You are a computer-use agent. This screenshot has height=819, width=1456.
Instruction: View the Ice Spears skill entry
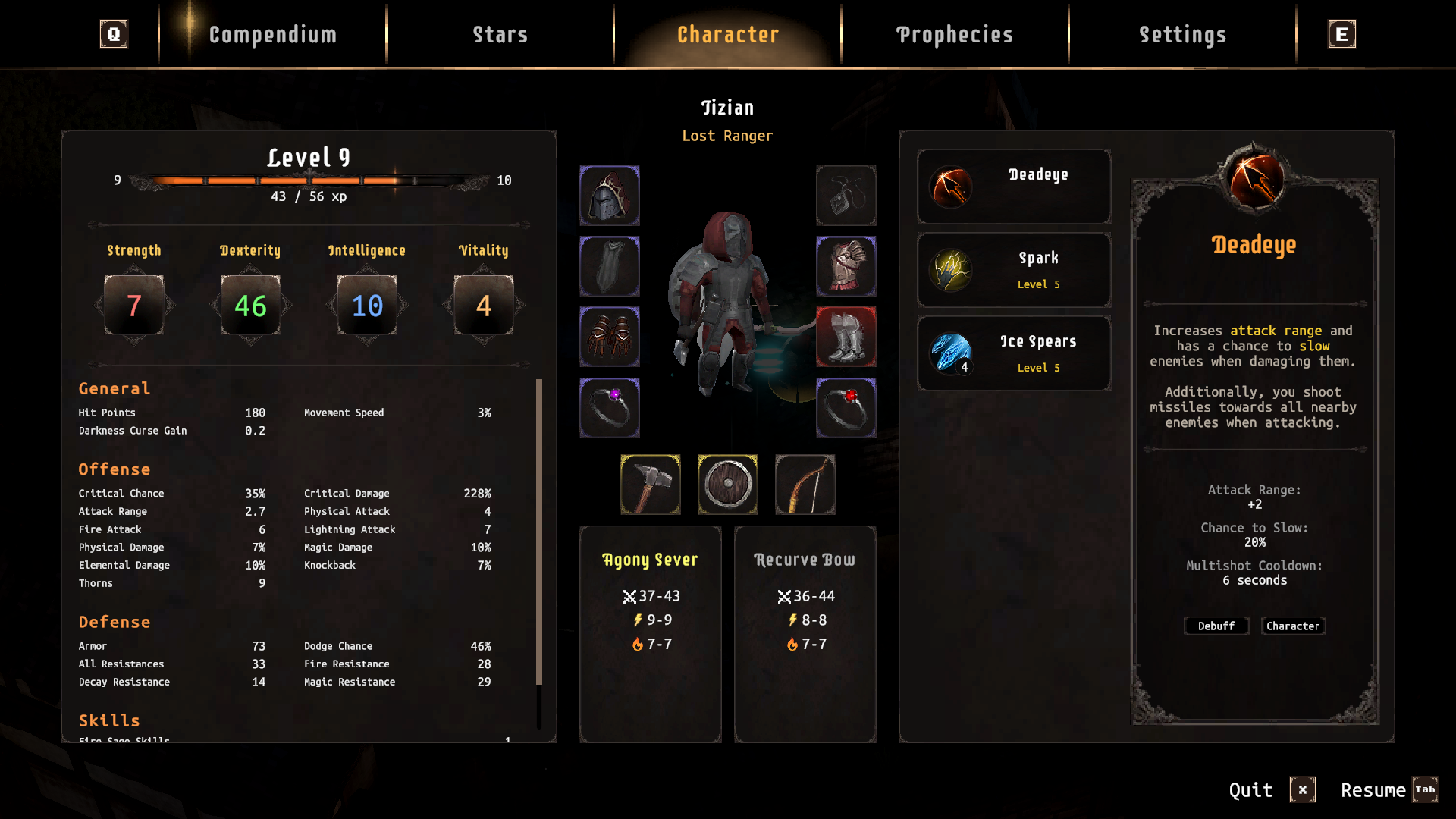(1014, 353)
